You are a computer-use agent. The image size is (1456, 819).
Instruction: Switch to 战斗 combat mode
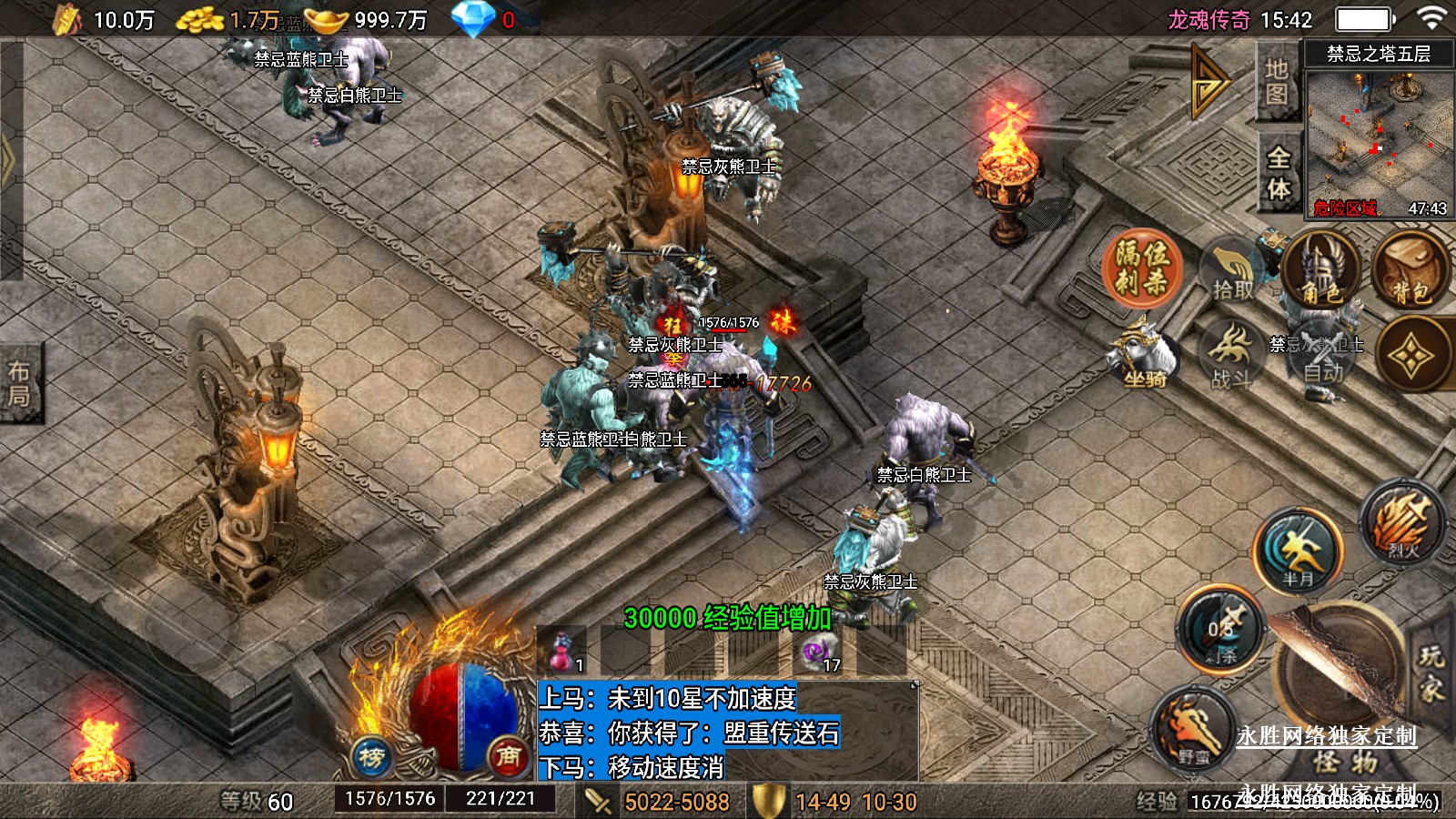click(x=1231, y=357)
